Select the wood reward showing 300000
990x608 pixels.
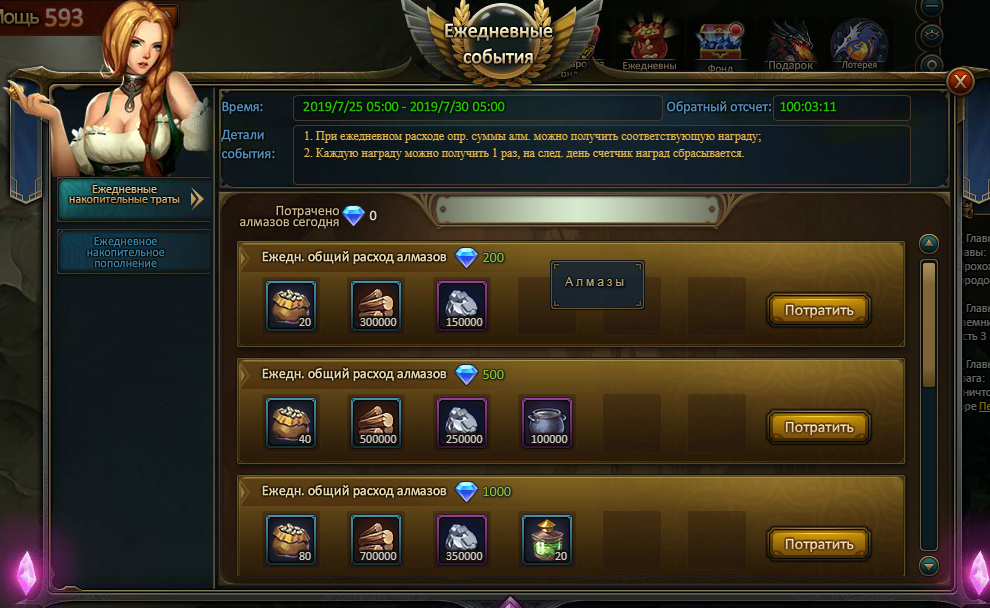click(376, 305)
